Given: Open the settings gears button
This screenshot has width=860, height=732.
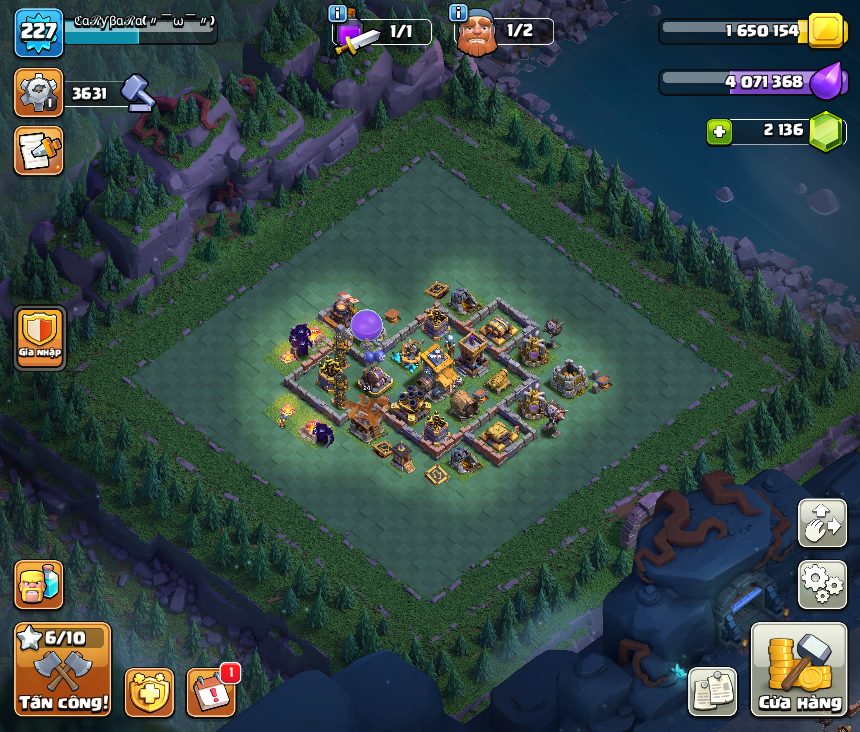Looking at the screenshot, I should click(822, 584).
